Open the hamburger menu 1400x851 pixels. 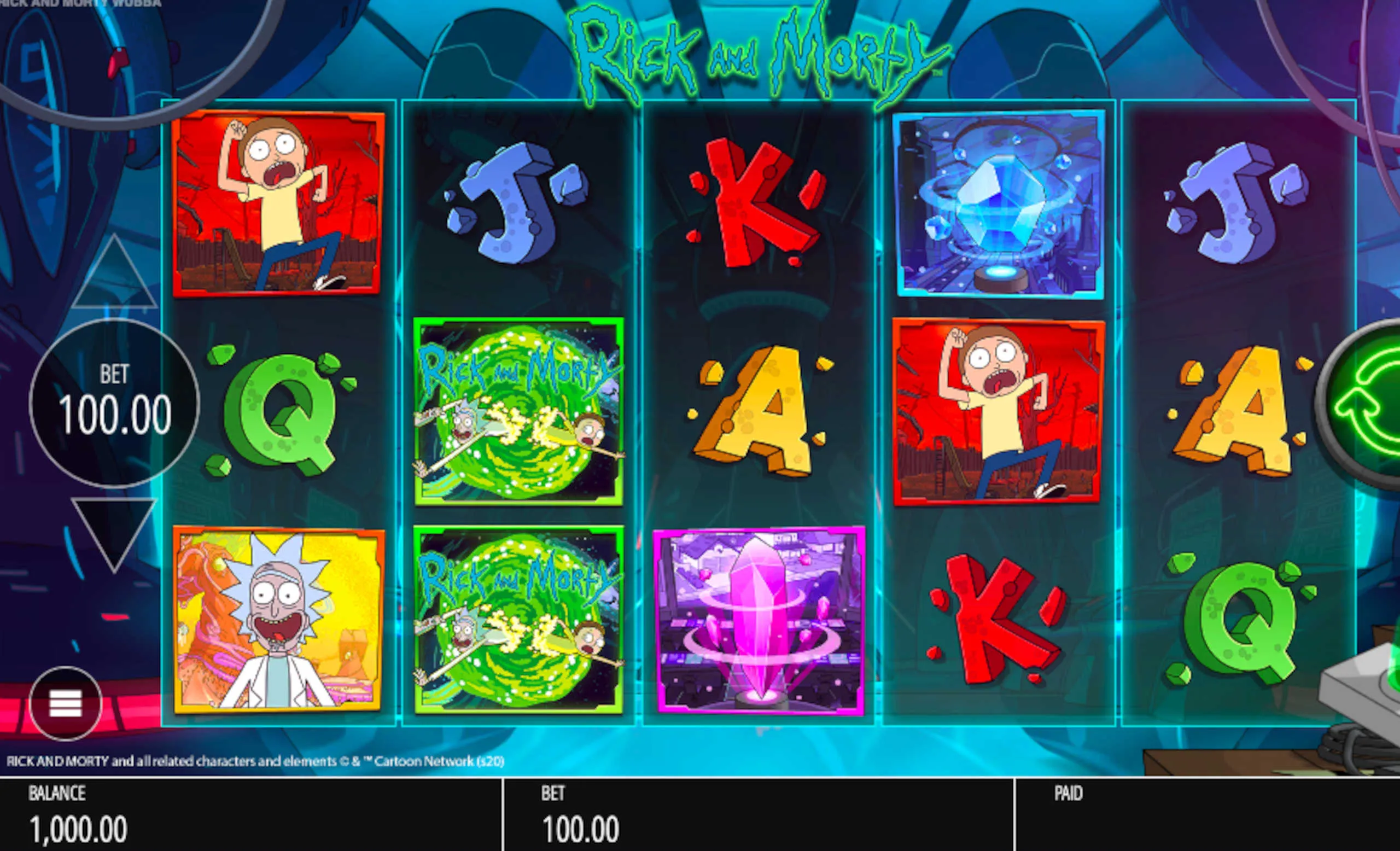65,704
